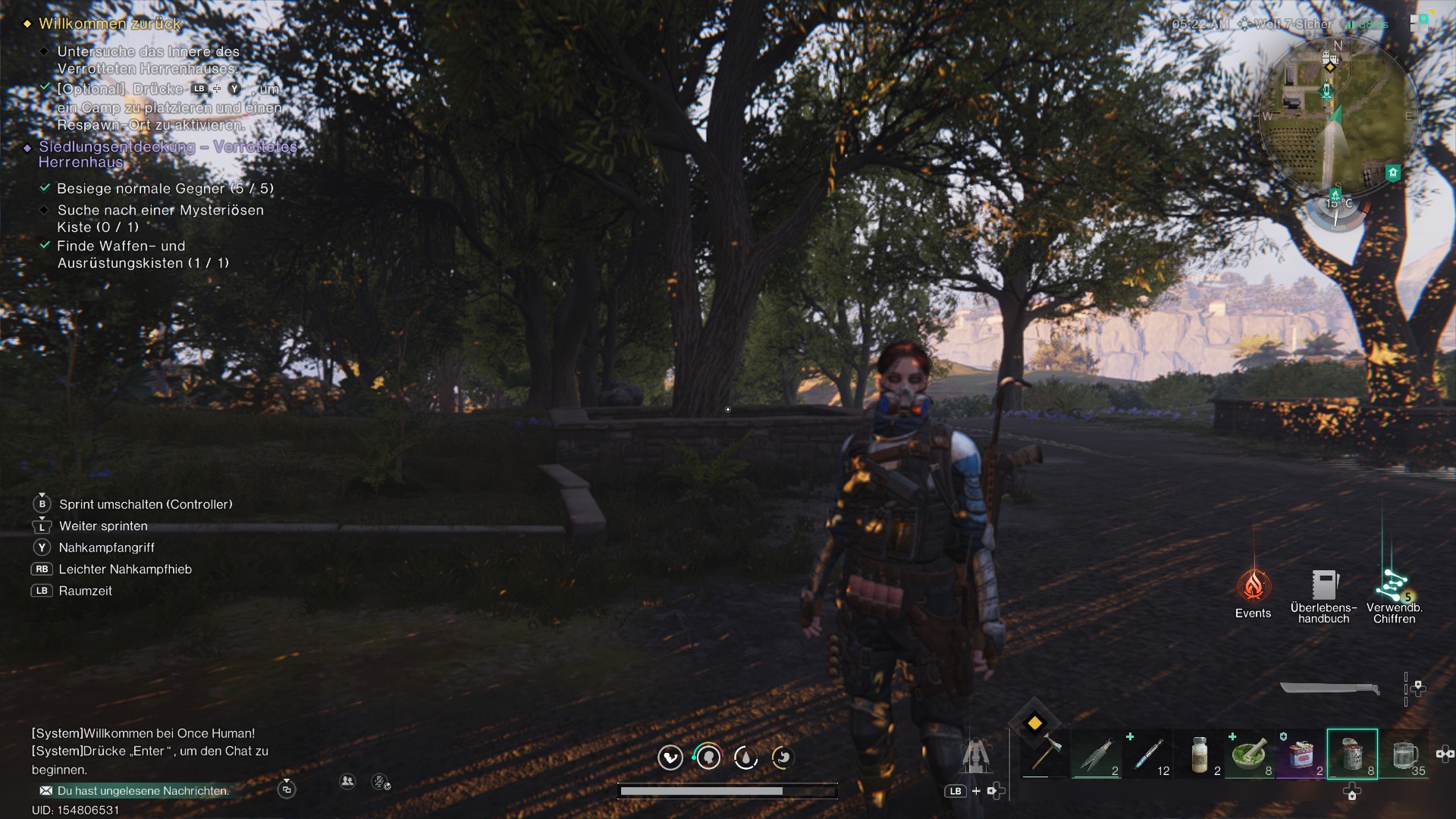Click the equipped machete weapon icon
Viewport: 1456px width, 819px height.
pos(1329,689)
